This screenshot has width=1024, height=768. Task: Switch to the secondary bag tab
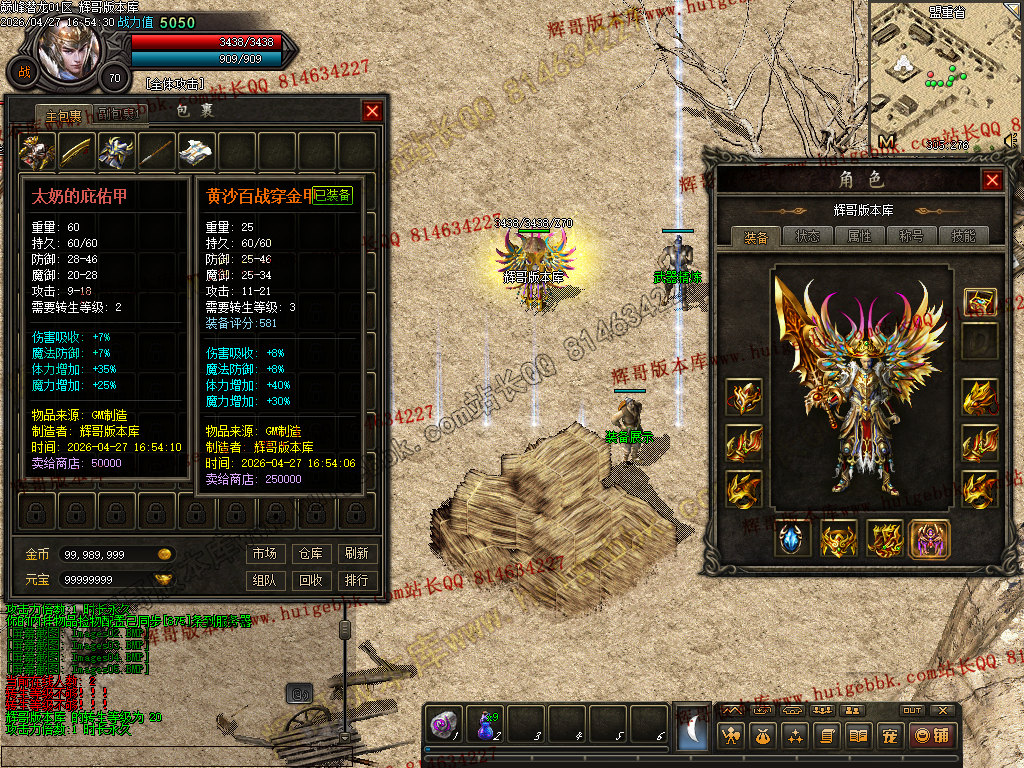point(121,114)
